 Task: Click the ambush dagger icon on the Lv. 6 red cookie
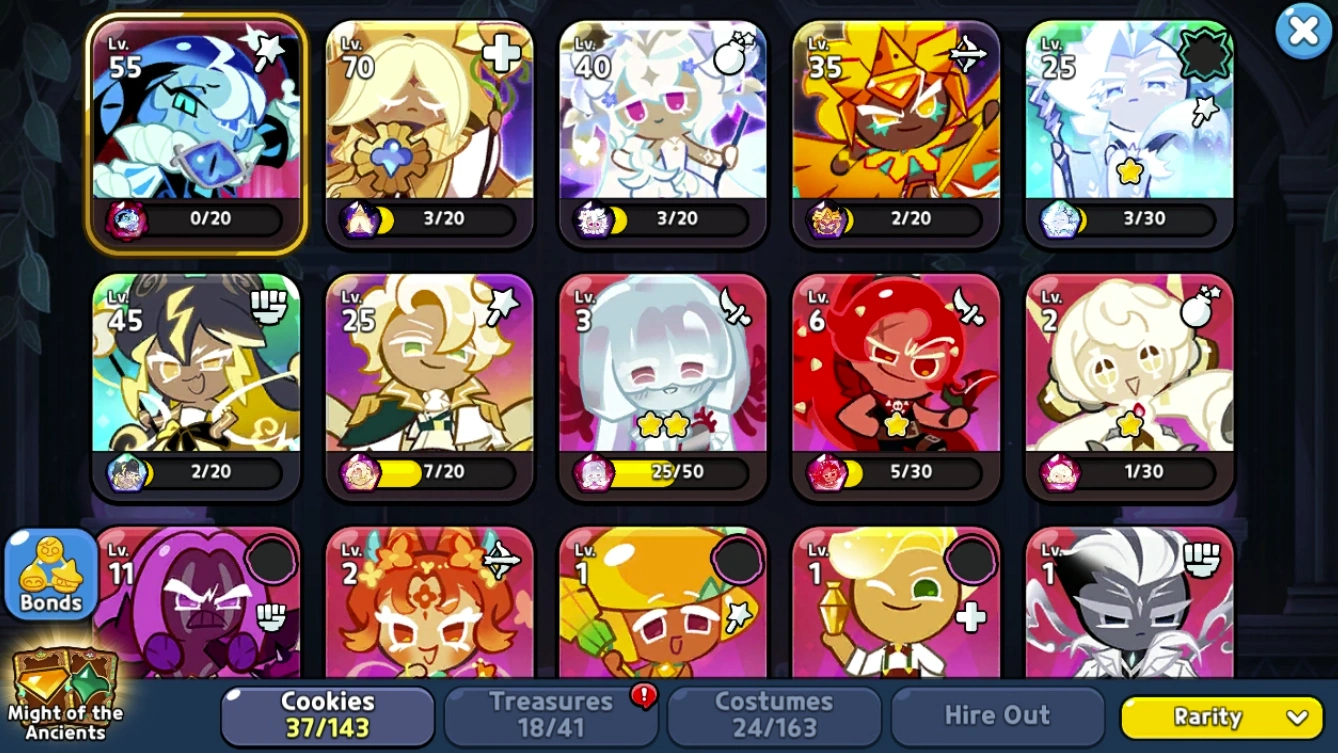click(969, 305)
